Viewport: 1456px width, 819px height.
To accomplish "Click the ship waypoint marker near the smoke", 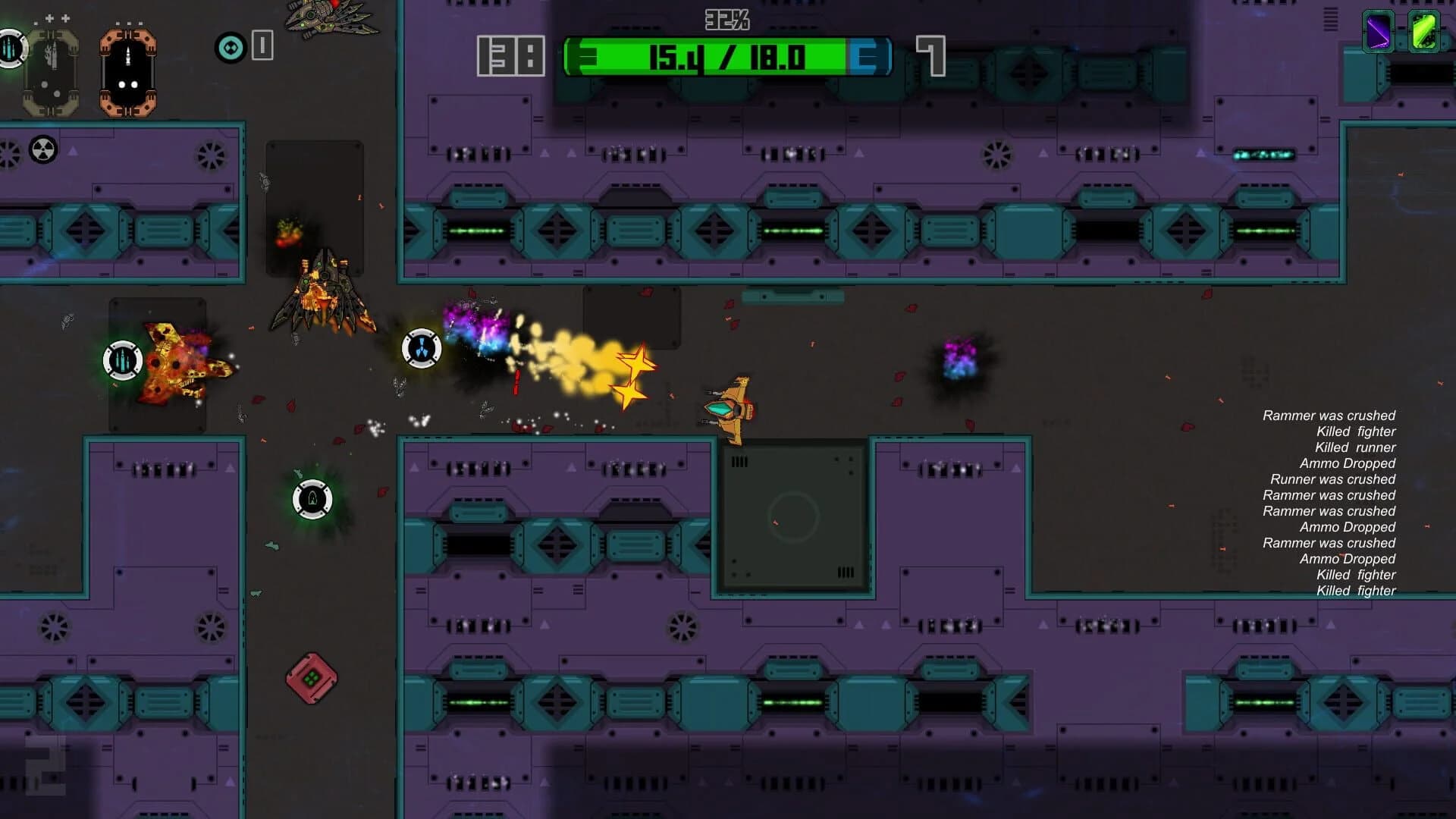I will [423, 349].
